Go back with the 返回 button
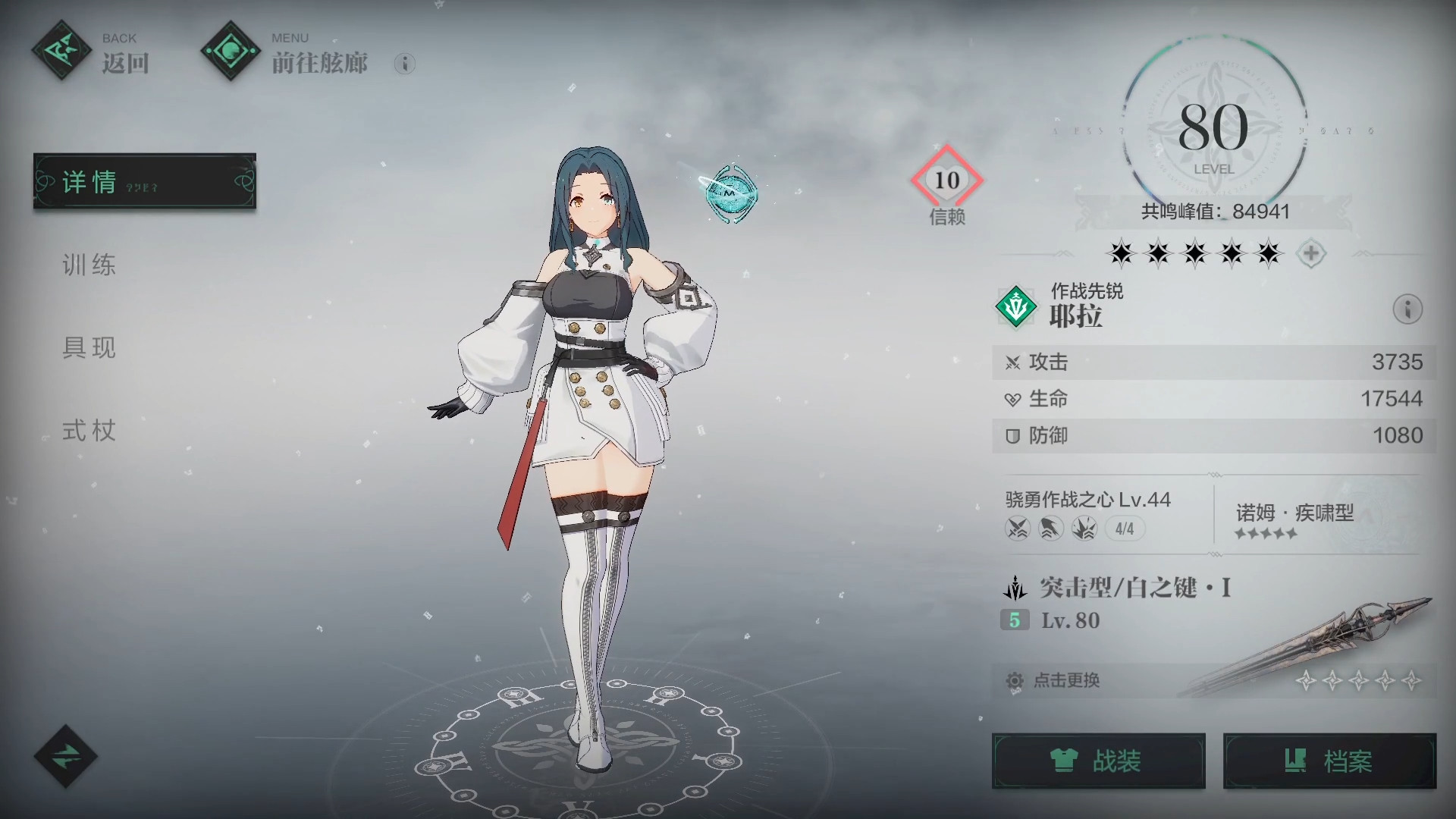Viewport: 1456px width, 819px height. point(91,53)
